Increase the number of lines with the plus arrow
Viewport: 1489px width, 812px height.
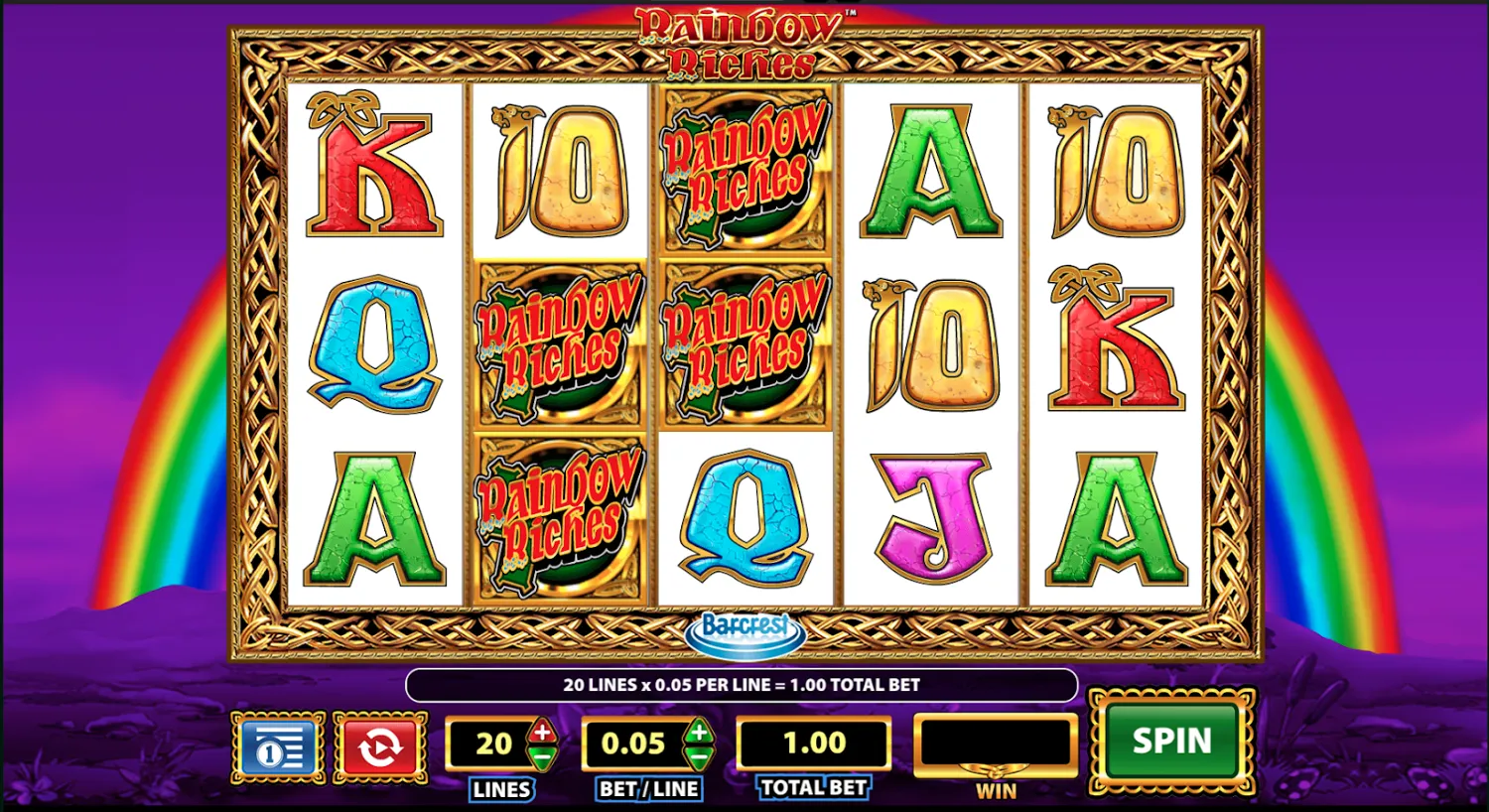tap(540, 732)
